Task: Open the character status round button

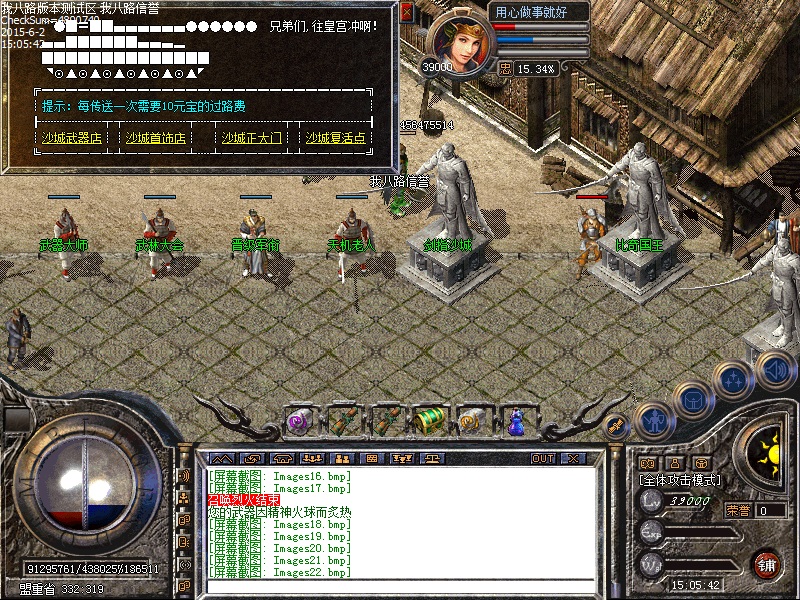Action: point(652,418)
